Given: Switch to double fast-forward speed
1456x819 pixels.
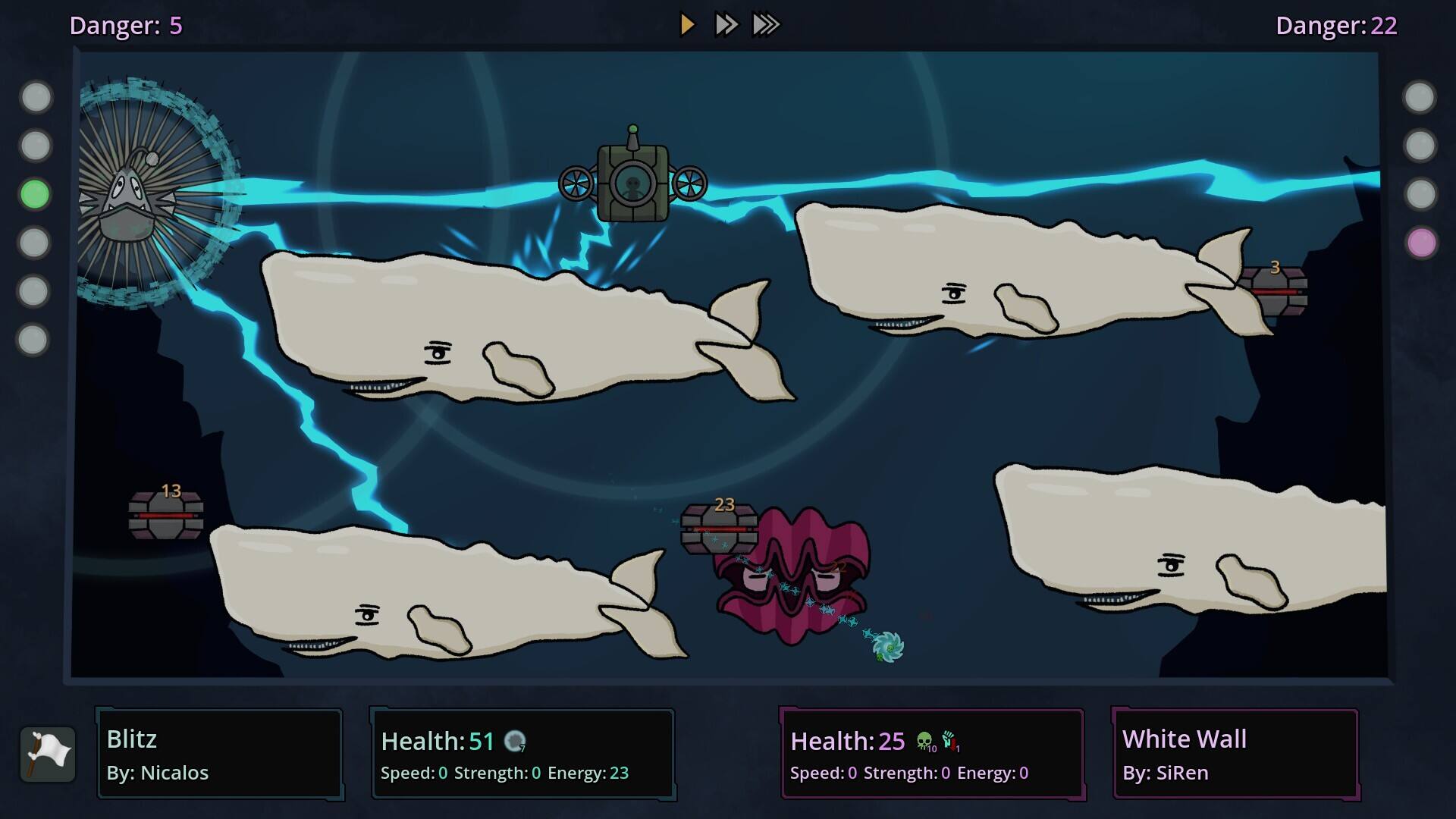Looking at the screenshot, I should click(726, 25).
